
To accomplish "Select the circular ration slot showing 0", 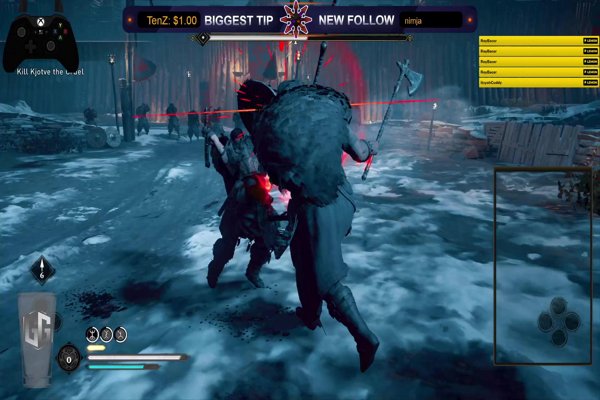I will pos(68,357).
